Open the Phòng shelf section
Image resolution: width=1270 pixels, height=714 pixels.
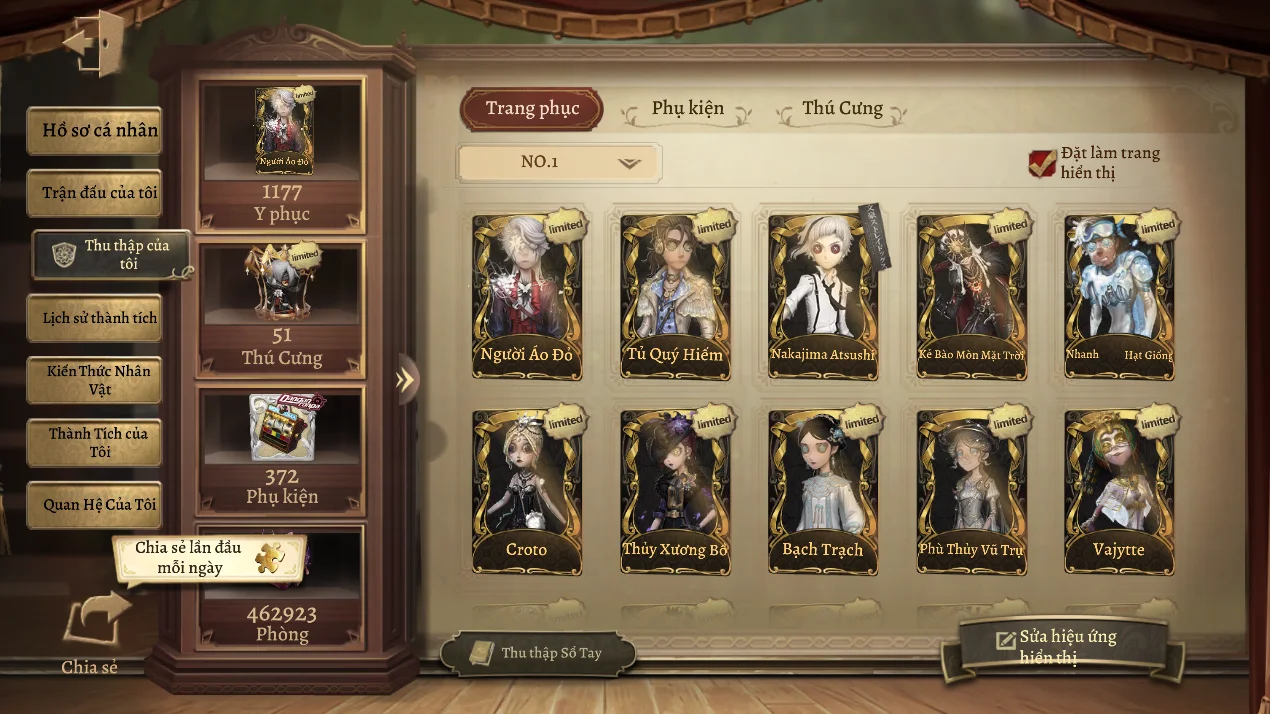[282, 588]
